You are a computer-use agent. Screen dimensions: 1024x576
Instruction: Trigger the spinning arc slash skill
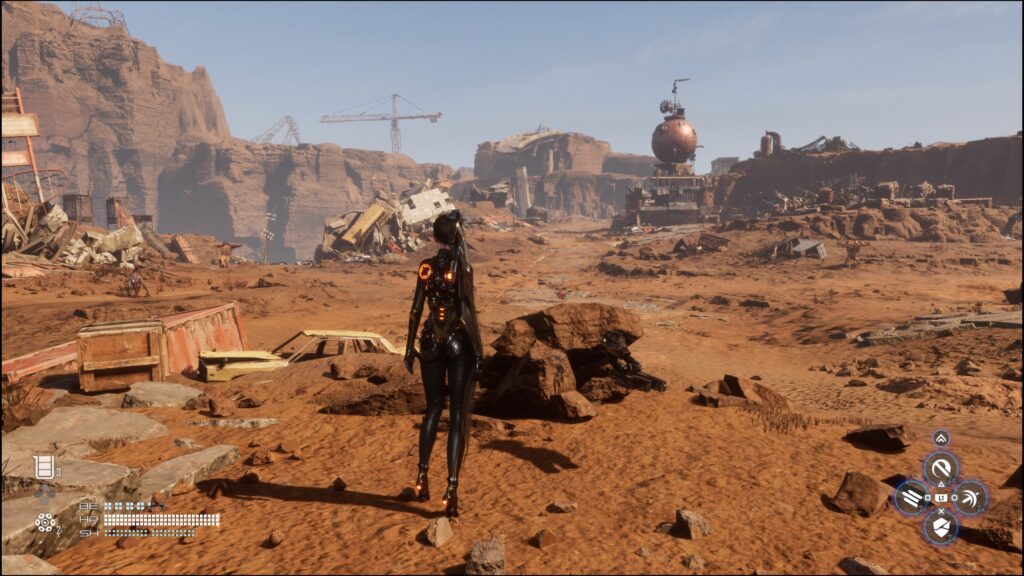click(969, 497)
